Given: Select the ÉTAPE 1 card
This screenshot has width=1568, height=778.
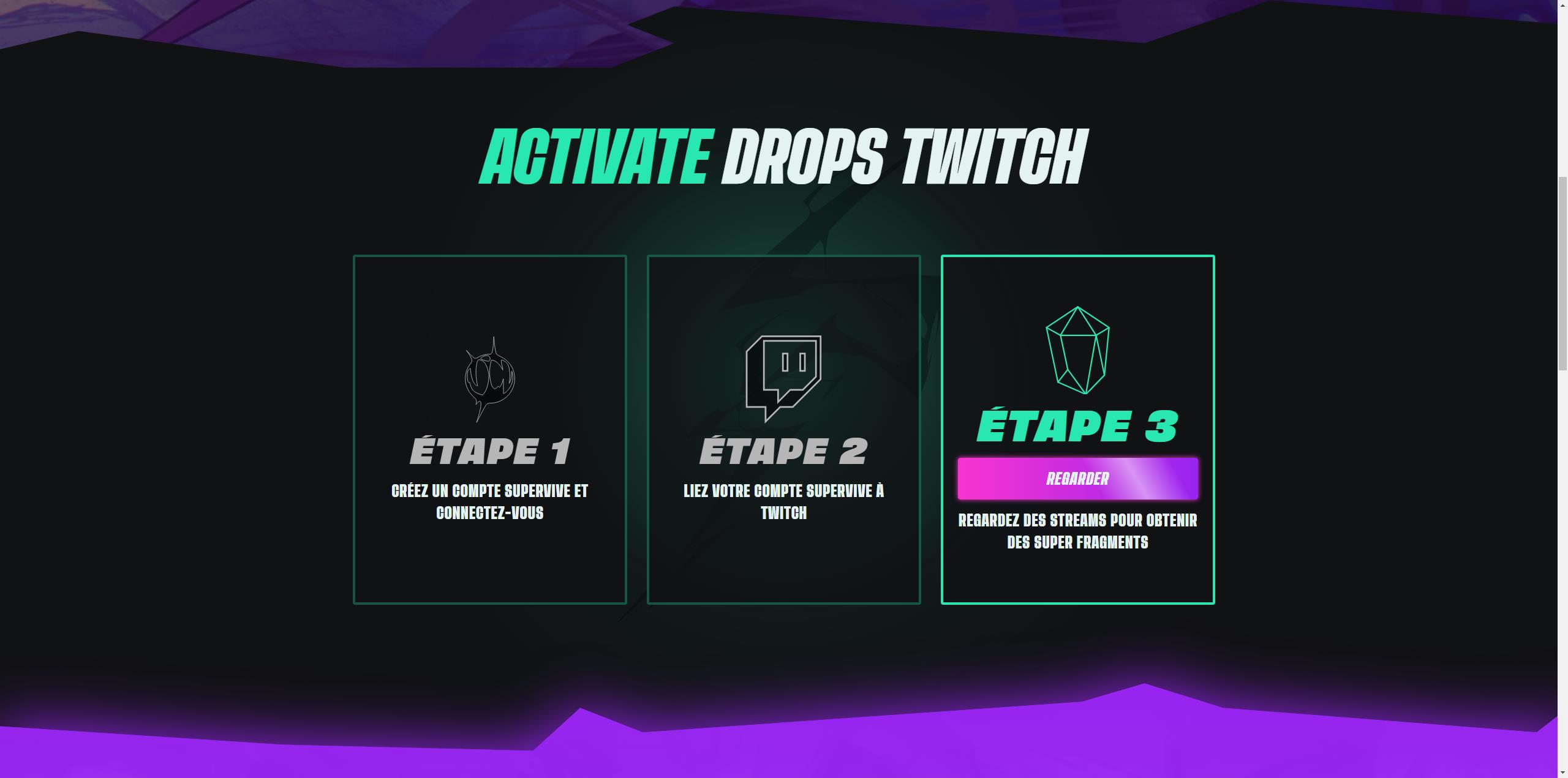Looking at the screenshot, I should 489,428.
